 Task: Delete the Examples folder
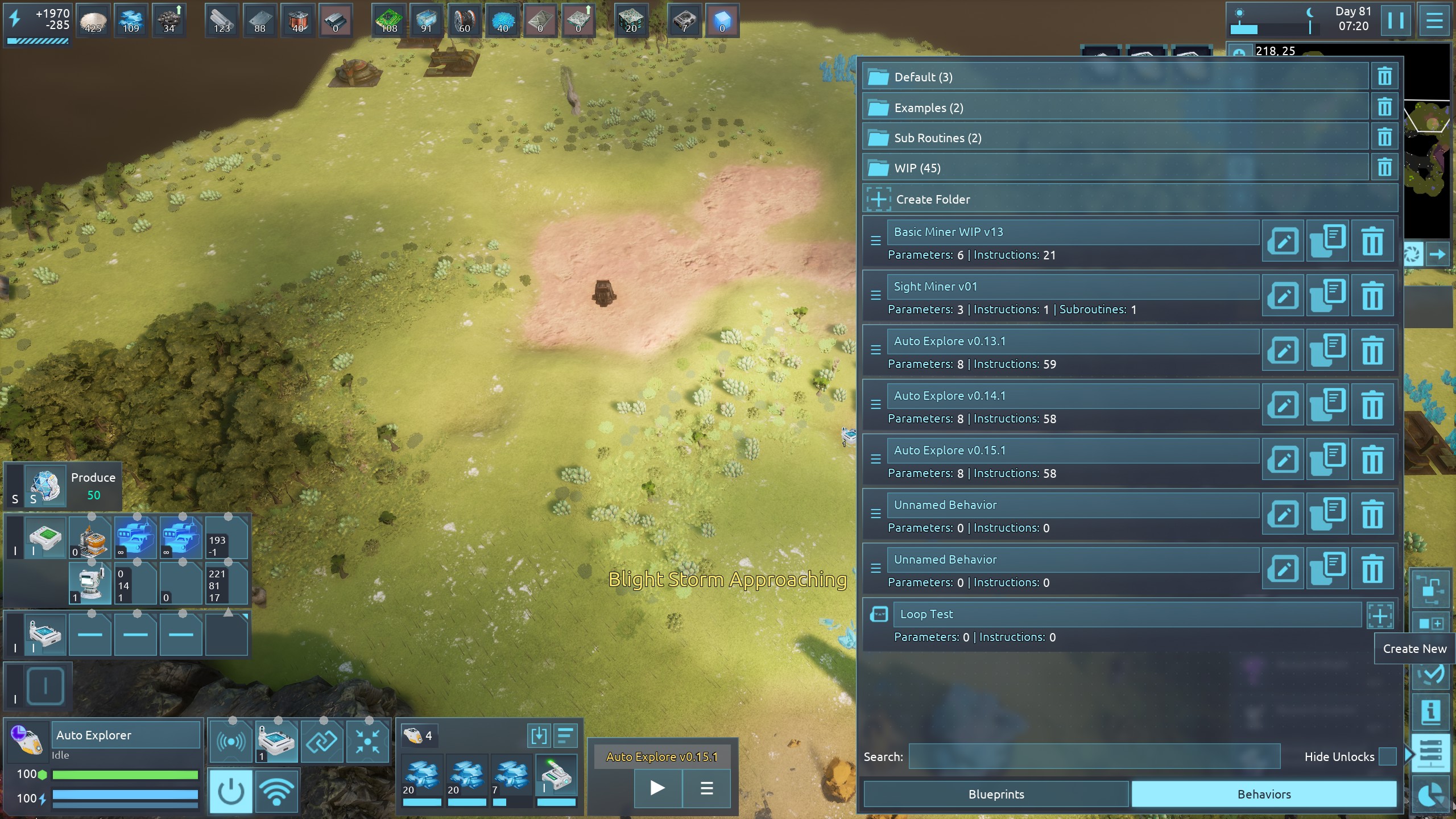click(x=1384, y=107)
